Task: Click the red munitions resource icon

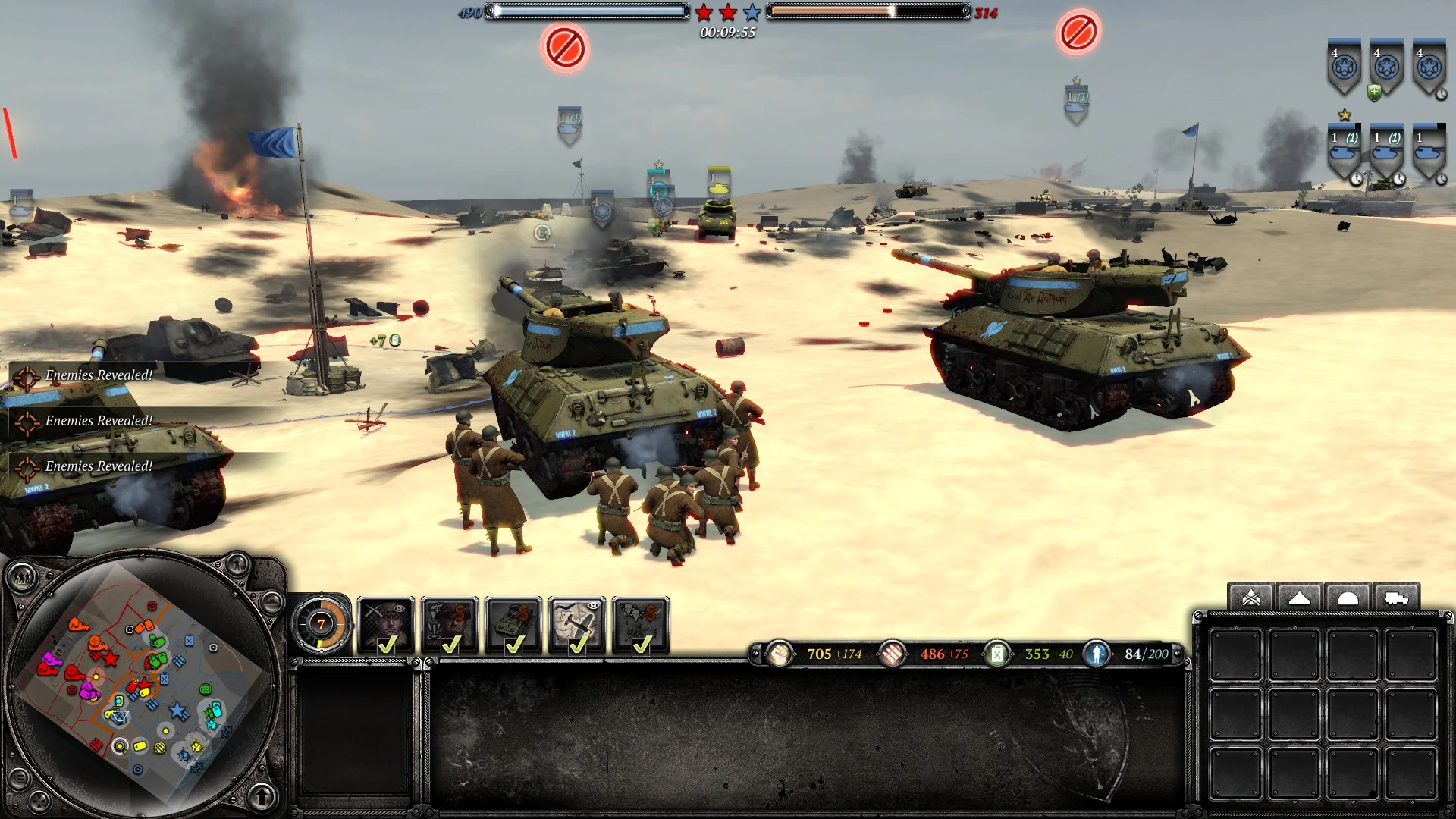Action: point(895,654)
